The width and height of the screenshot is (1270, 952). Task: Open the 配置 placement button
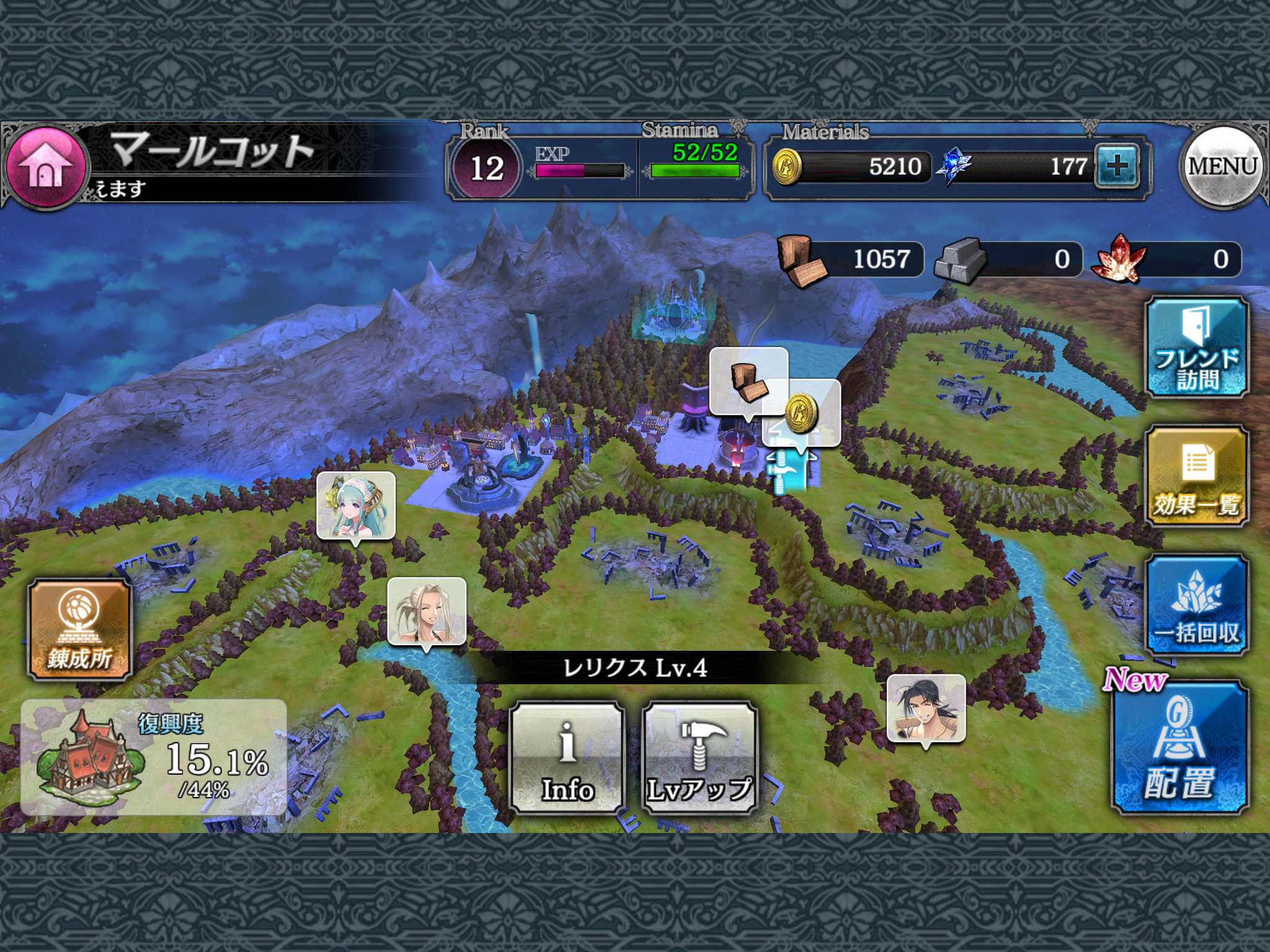tap(1179, 747)
